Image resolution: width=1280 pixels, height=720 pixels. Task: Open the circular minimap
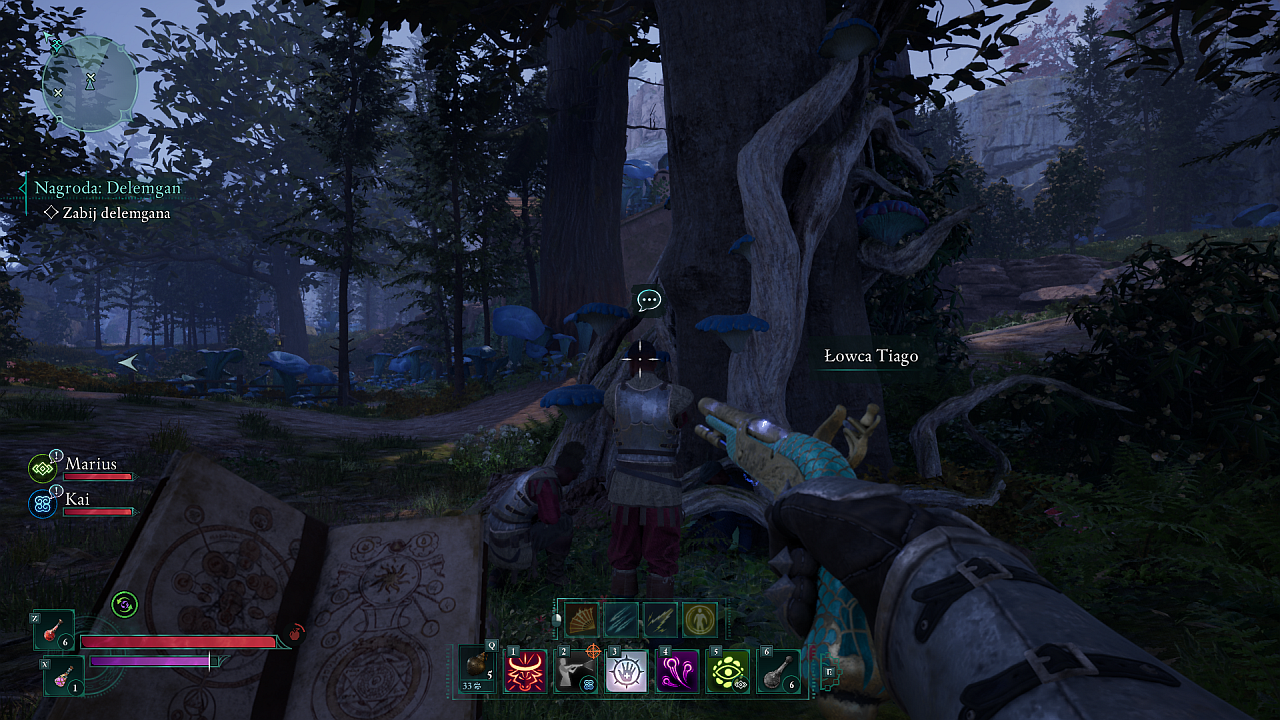point(89,83)
